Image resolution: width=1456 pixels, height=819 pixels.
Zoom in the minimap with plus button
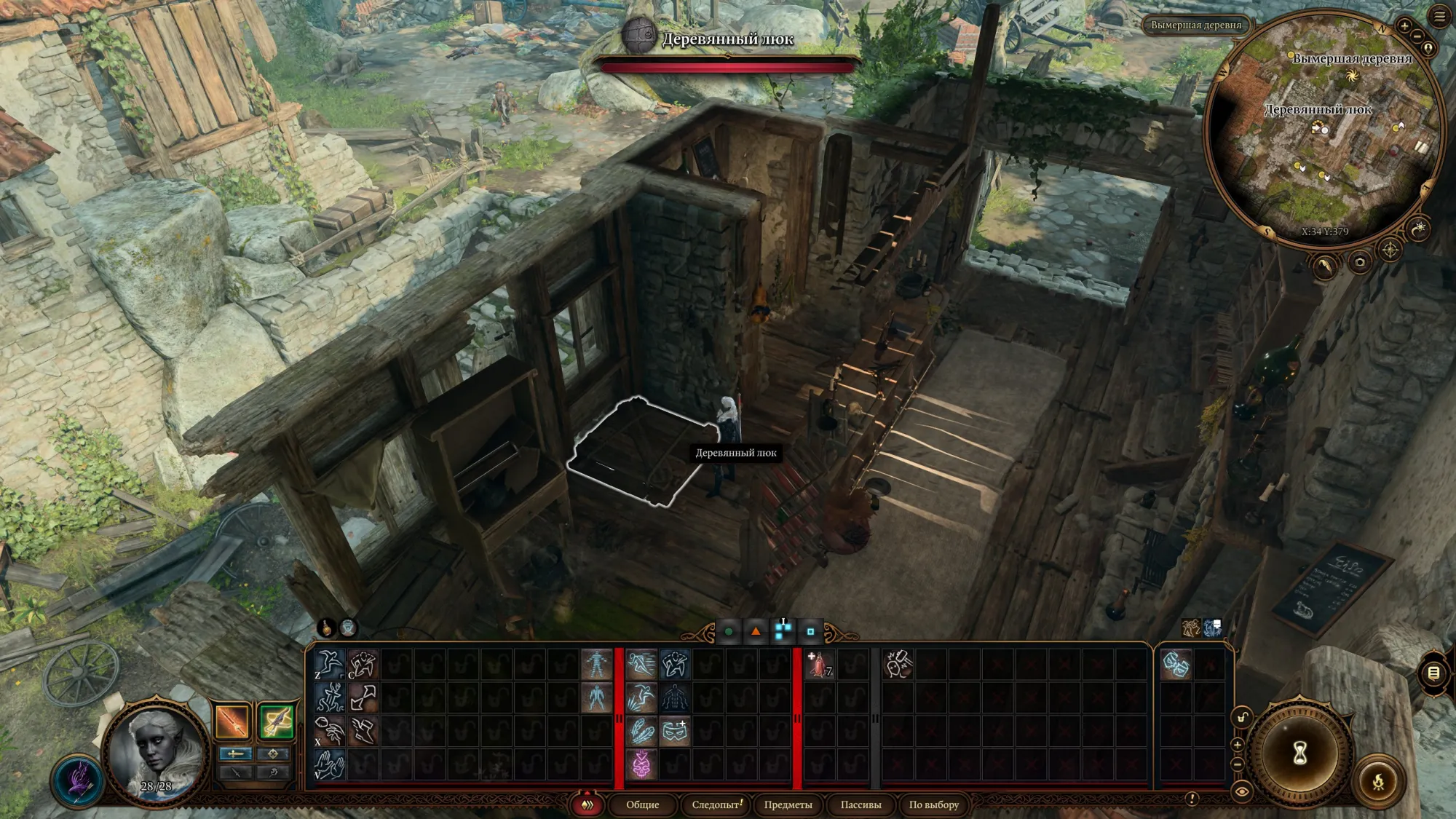pyautogui.click(x=1405, y=26)
